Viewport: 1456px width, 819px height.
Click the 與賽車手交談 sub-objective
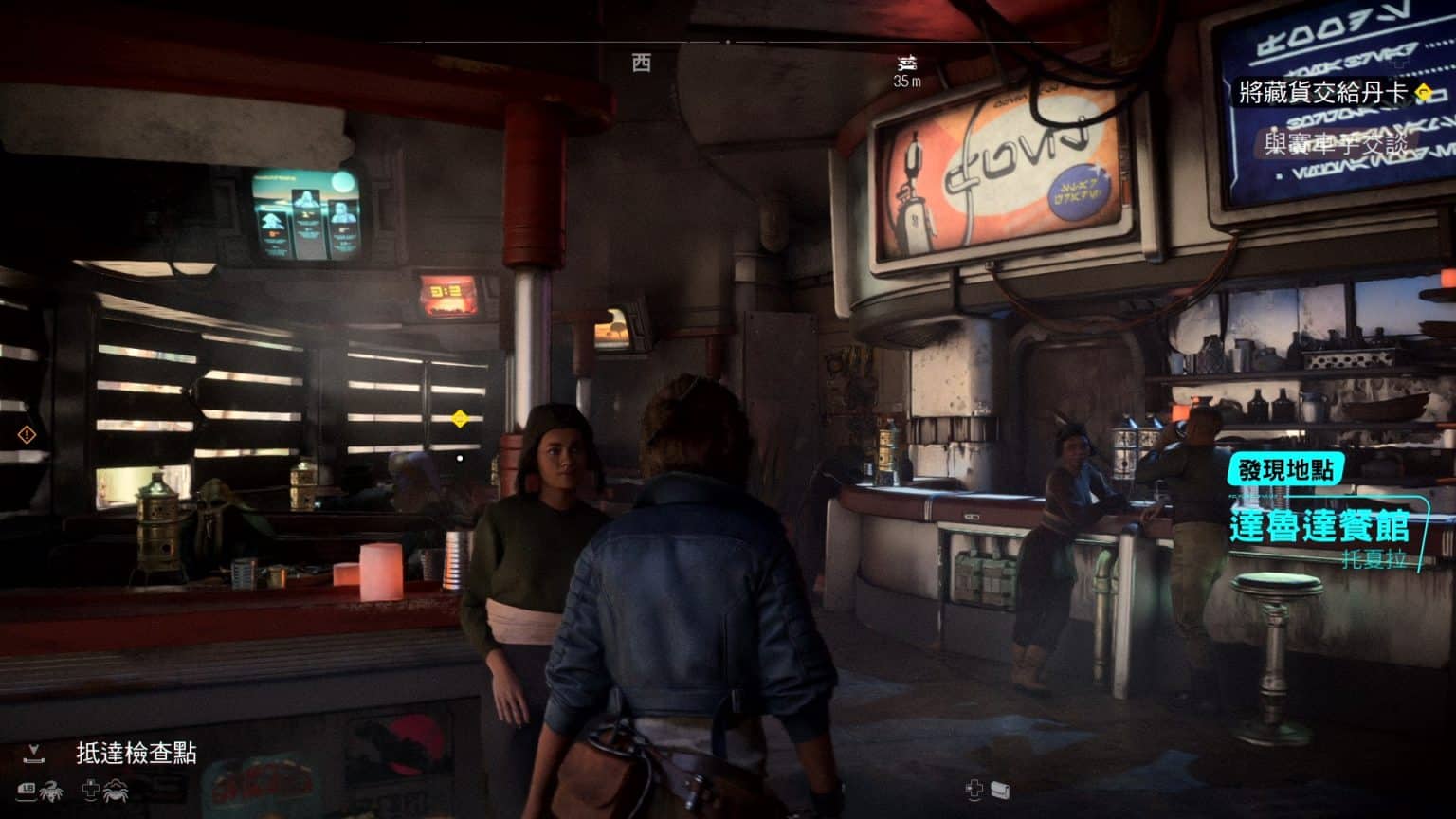pyautogui.click(x=1337, y=144)
